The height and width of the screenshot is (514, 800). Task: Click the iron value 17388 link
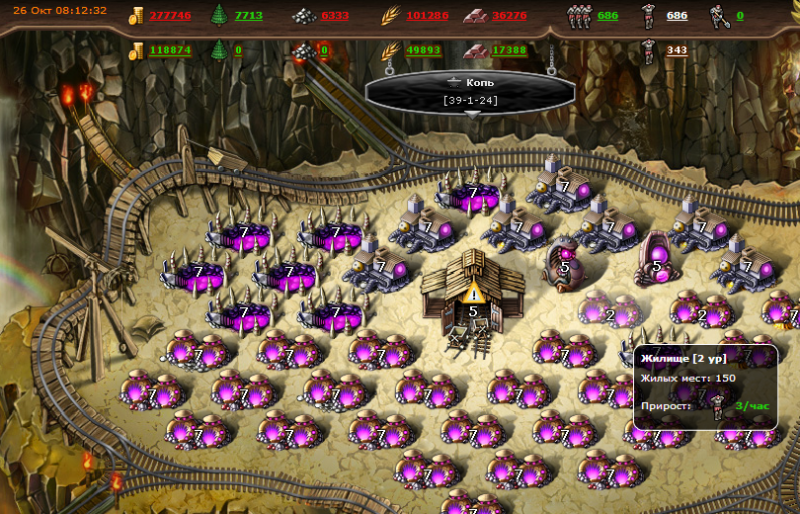[509, 50]
